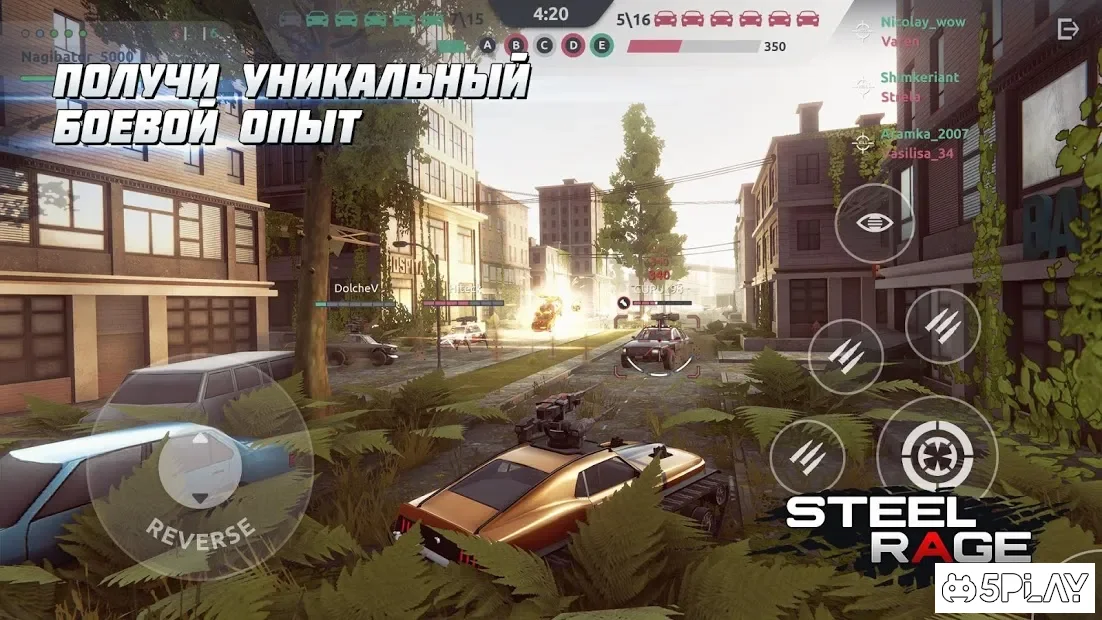Tap the movement joystick knob
This screenshot has height=620, width=1102.
[200, 468]
